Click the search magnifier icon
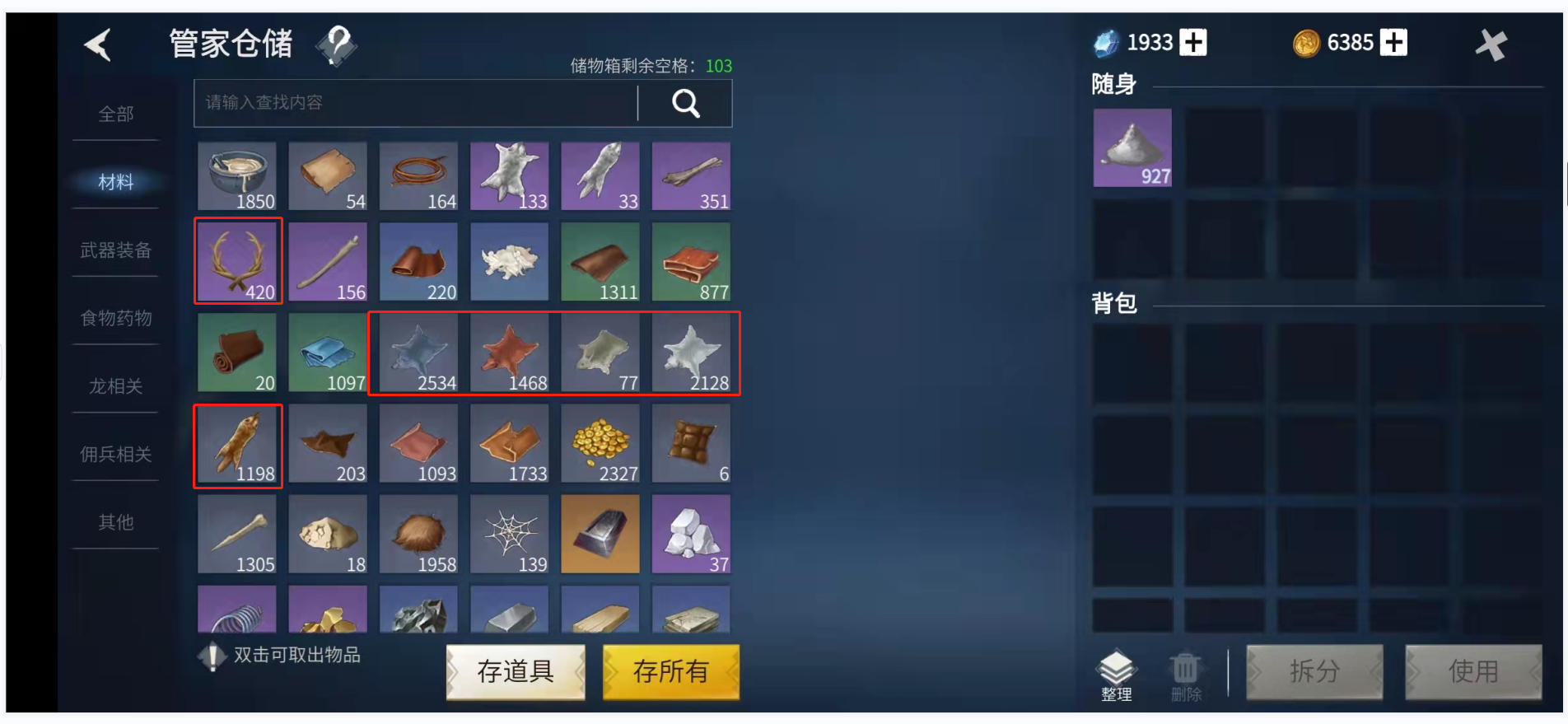This screenshot has width=1568, height=724. pyautogui.click(x=685, y=103)
